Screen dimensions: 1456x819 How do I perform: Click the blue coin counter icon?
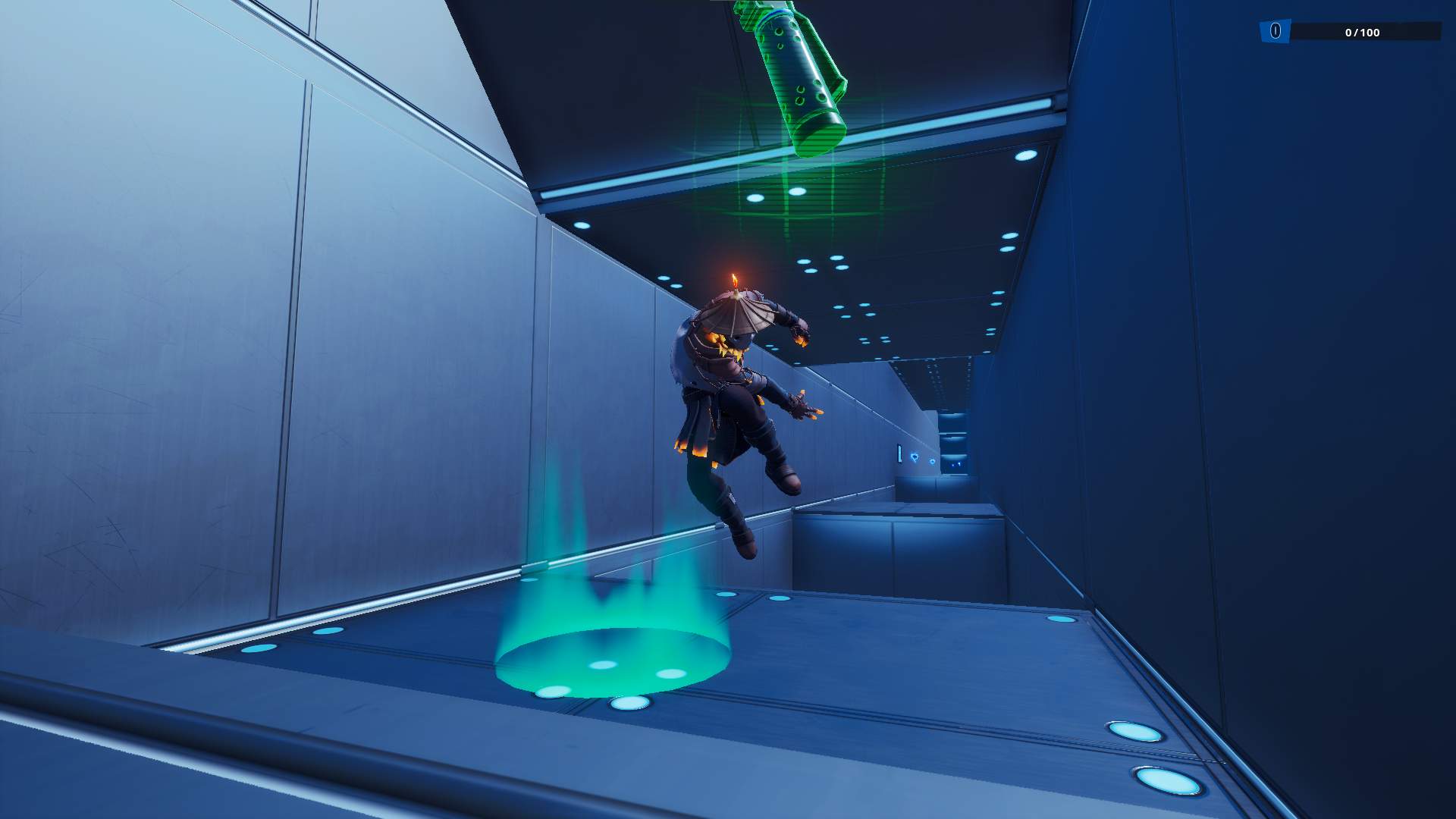pyautogui.click(x=1276, y=31)
